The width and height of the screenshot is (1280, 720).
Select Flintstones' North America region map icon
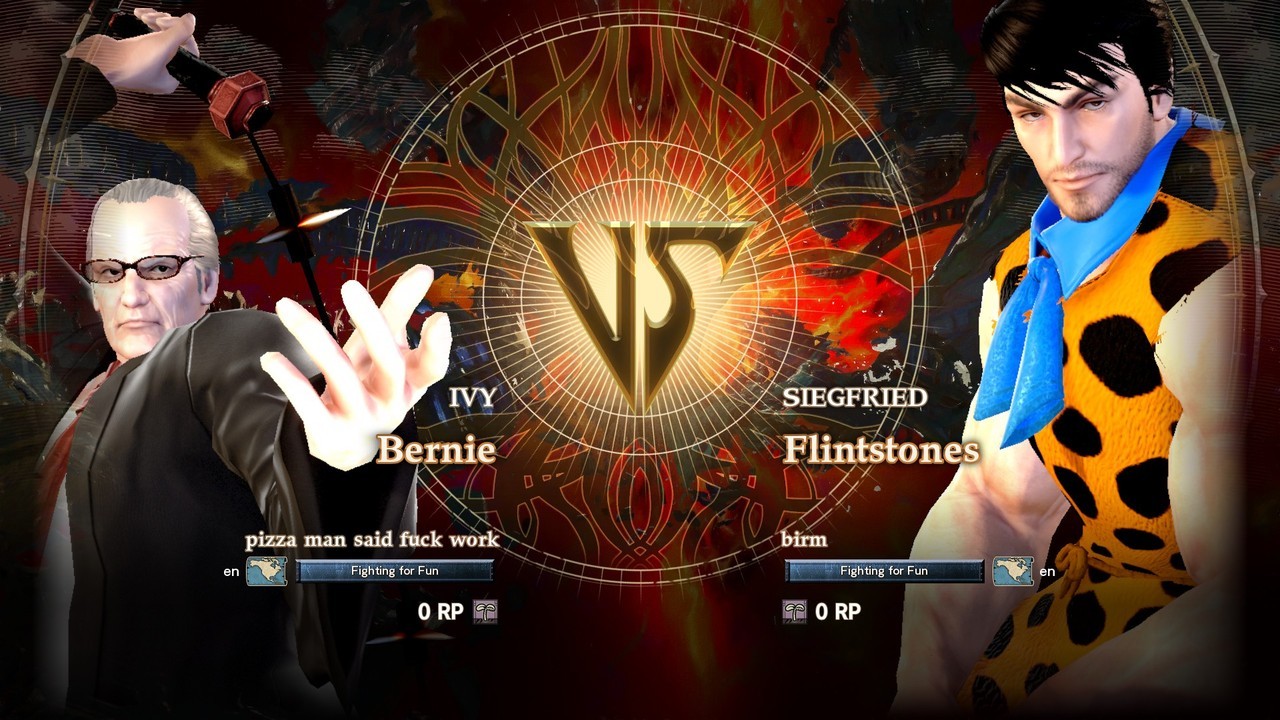(x=1012, y=571)
